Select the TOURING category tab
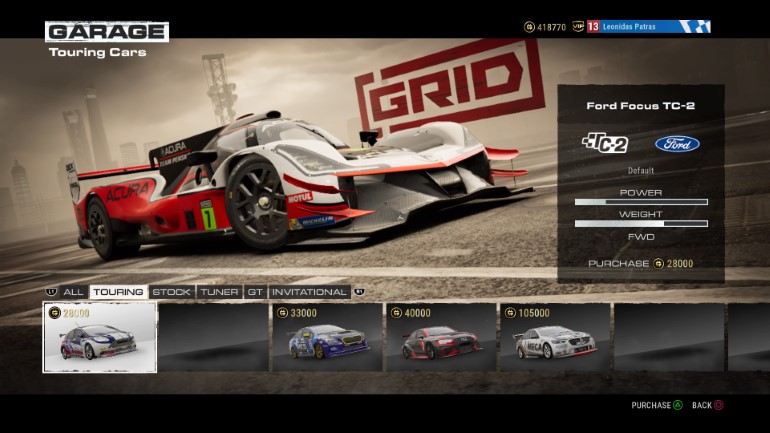Image resolution: width=770 pixels, height=433 pixels. pos(118,292)
